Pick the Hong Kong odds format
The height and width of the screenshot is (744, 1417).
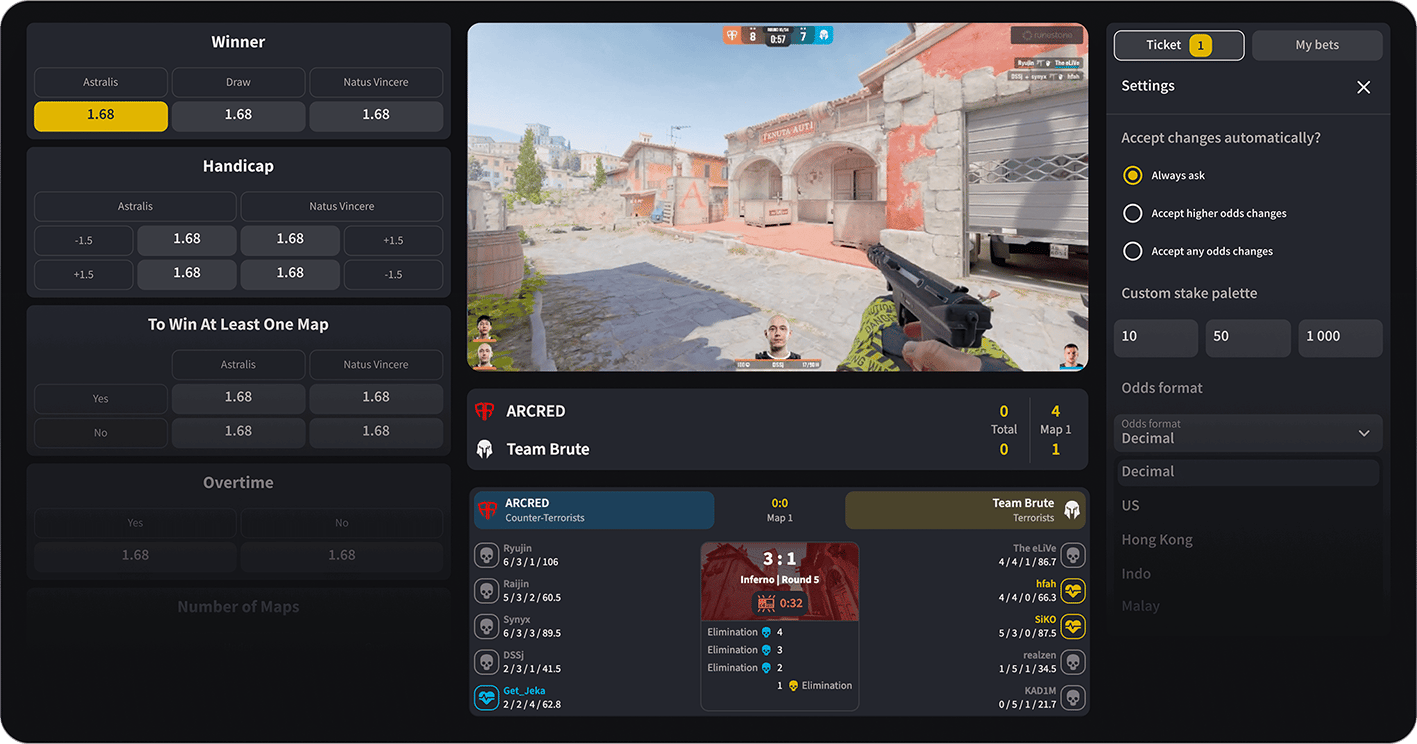click(1157, 540)
